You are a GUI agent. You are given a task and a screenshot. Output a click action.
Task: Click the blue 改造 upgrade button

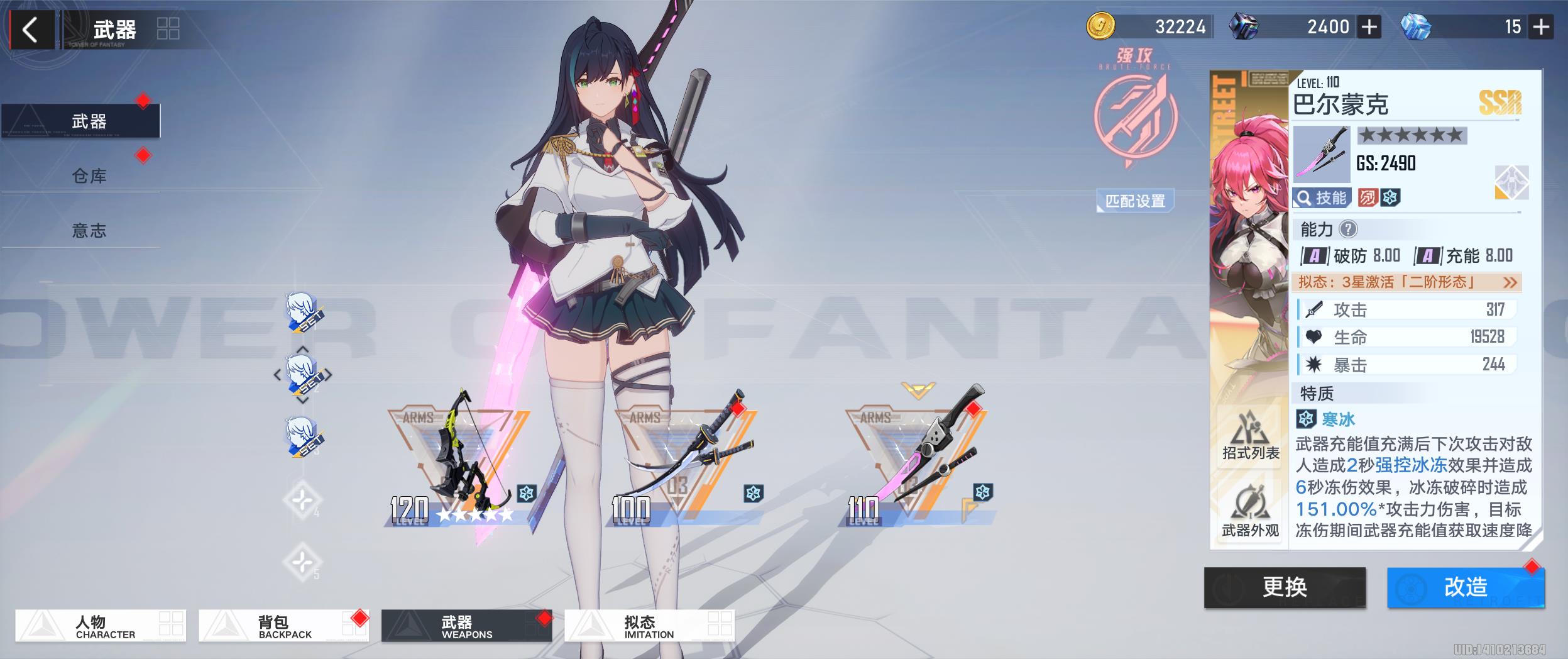click(1465, 587)
